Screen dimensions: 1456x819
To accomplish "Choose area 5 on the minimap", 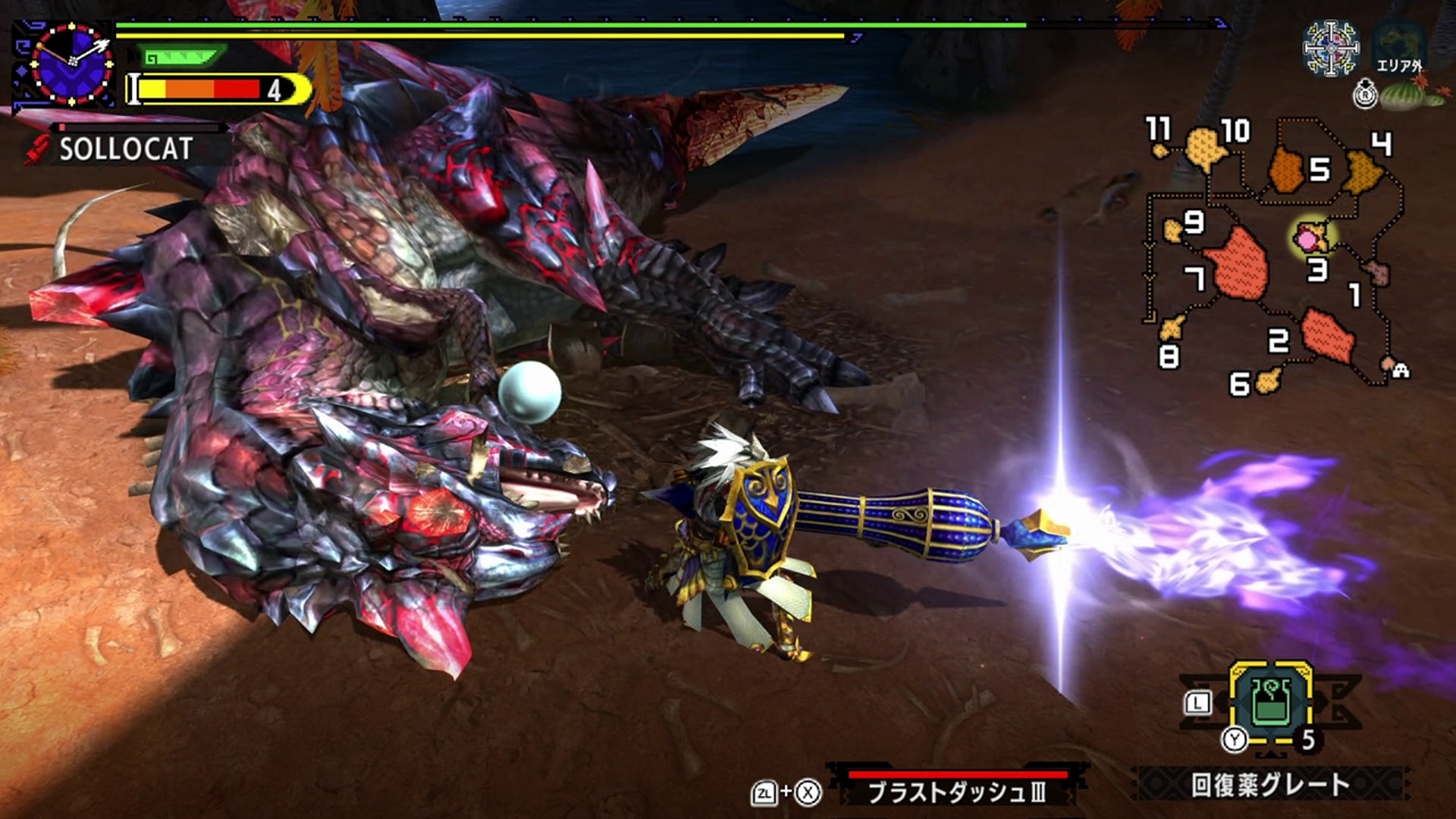I will pos(1287,170).
